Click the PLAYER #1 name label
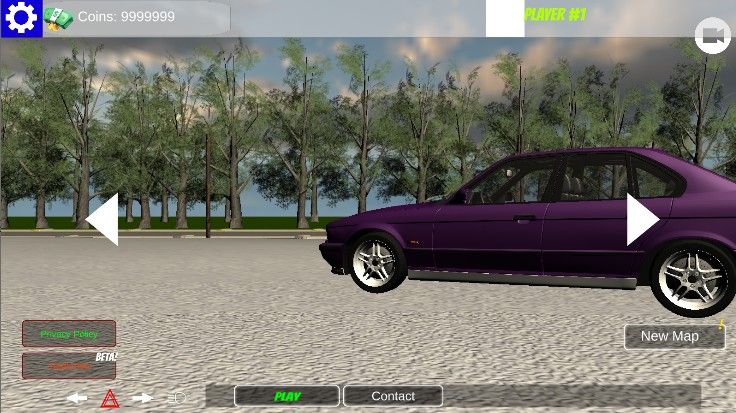Image resolution: width=736 pixels, height=413 pixels. click(x=555, y=15)
